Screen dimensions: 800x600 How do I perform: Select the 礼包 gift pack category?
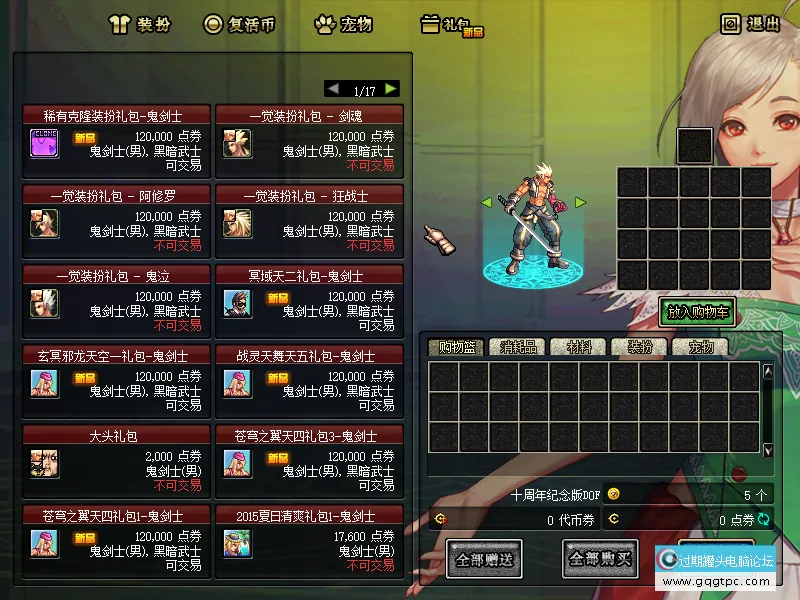(452, 25)
